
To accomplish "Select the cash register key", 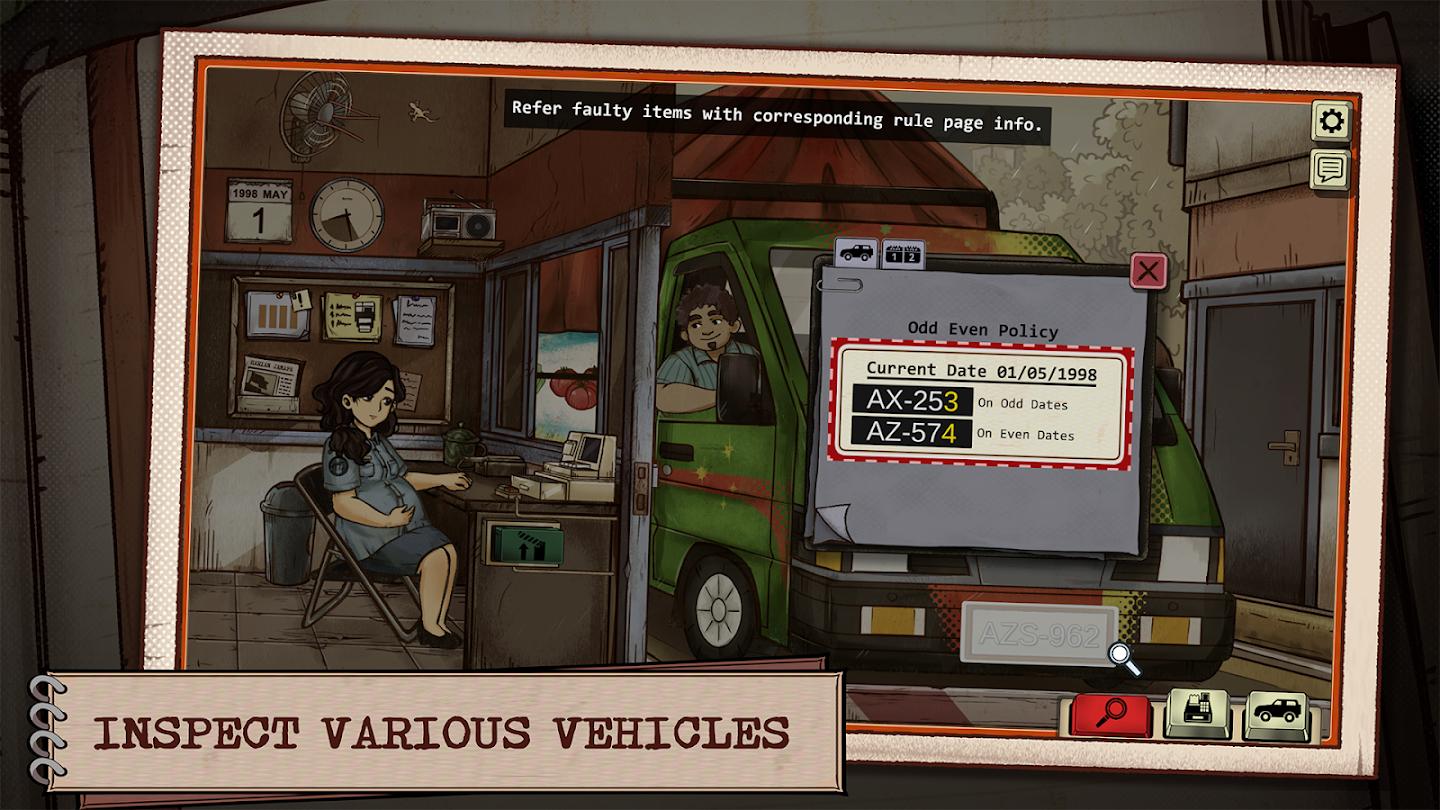I will coord(1197,713).
